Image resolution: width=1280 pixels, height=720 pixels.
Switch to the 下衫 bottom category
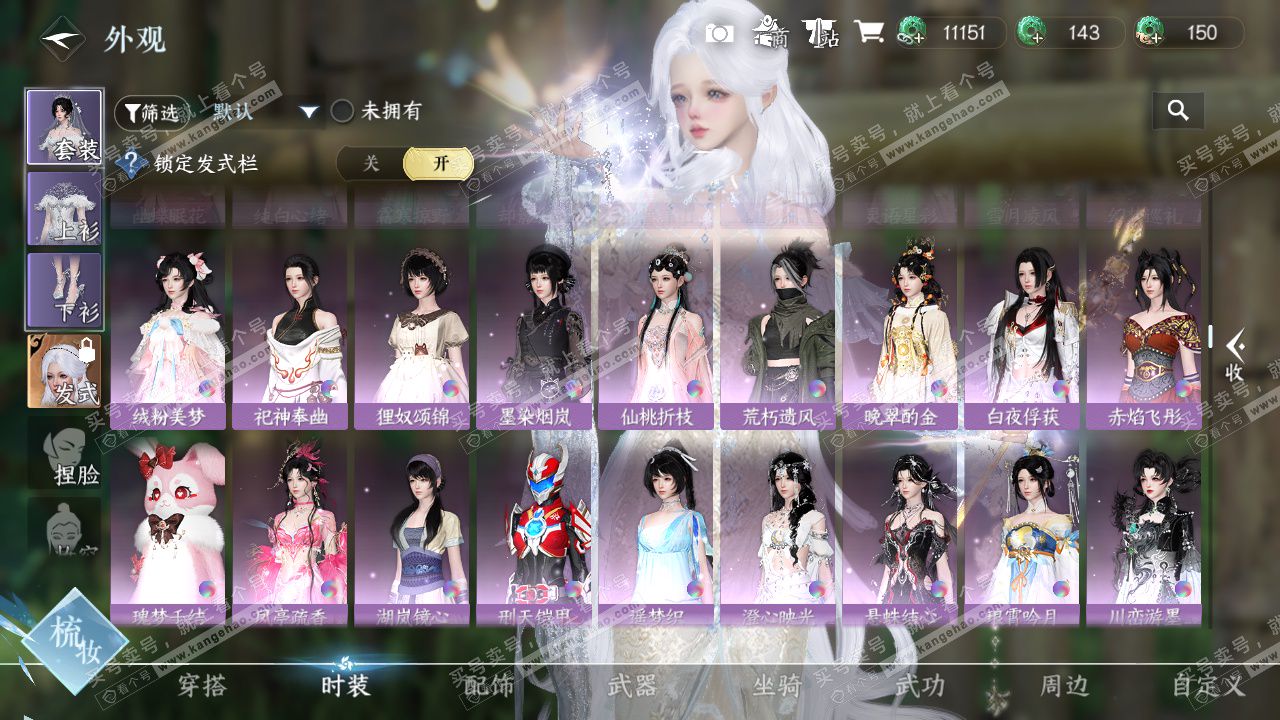click(x=64, y=290)
